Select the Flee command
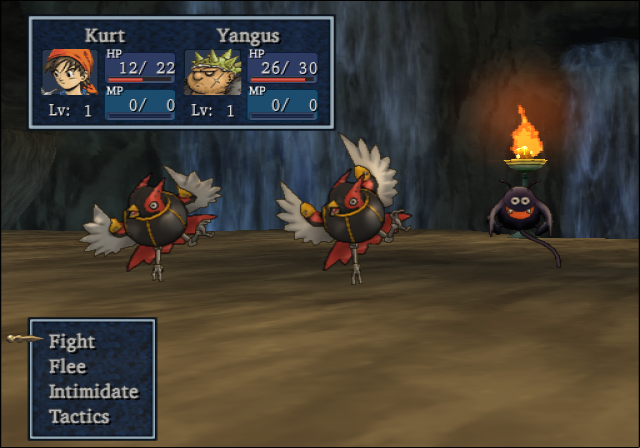Image resolution: width=640 pixels, height=448 pixels. [68, 367]
